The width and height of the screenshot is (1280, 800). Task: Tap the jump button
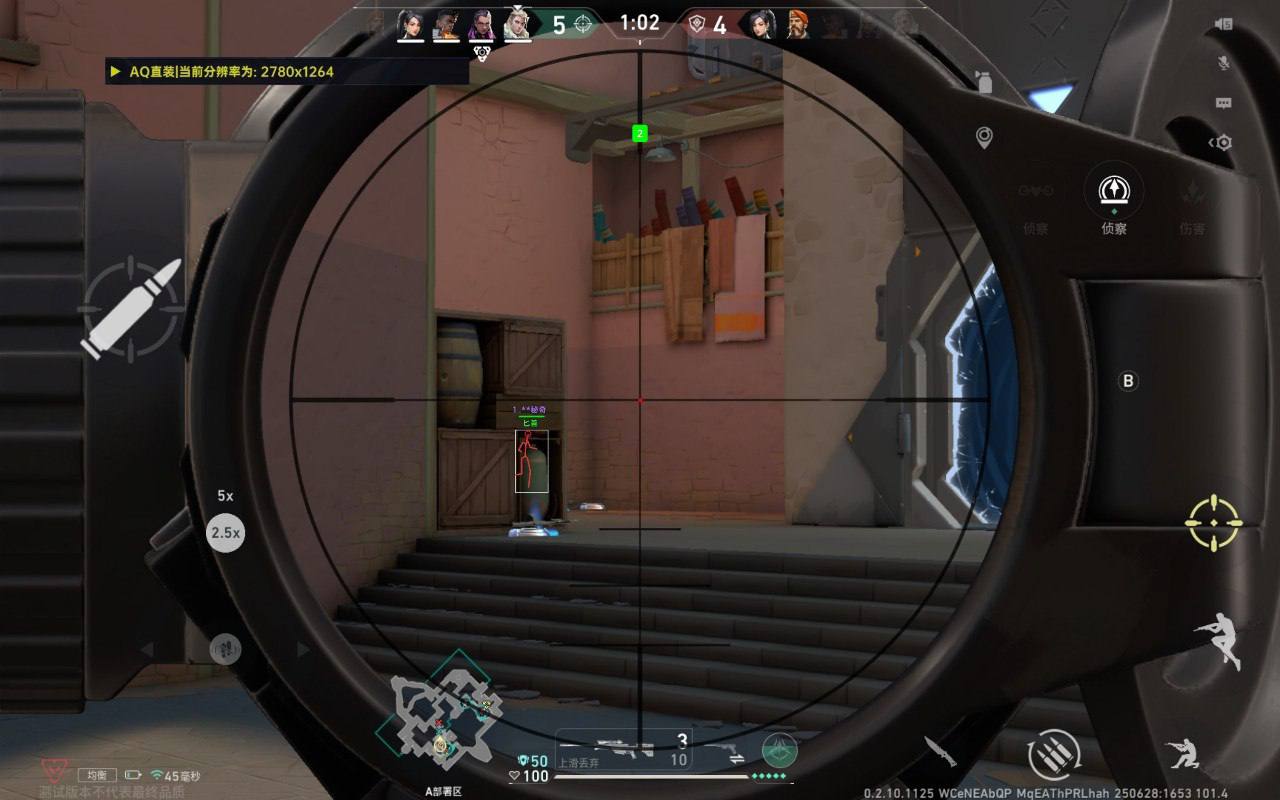[1217, 639]
